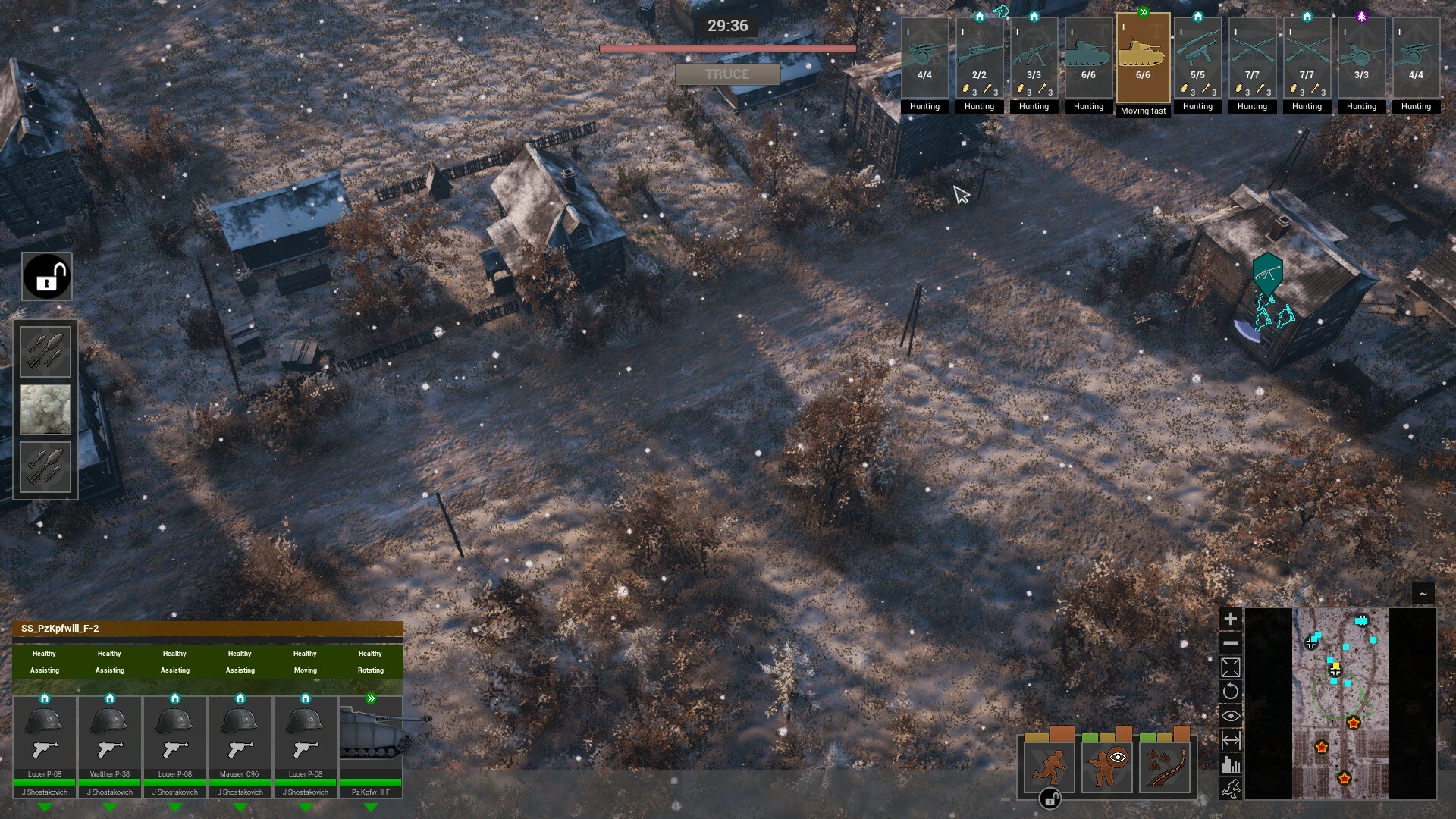The height and width of the screenshot is (819, 1456).
Task: Zoom out on the minimap
Action: coord(1231,643)
